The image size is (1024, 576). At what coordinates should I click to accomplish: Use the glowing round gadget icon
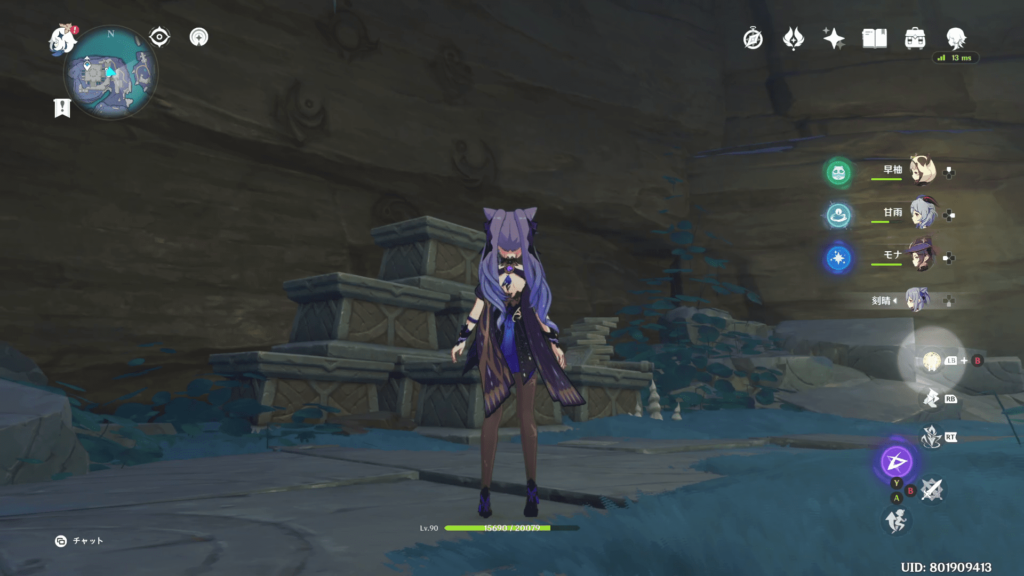[930, 360]
